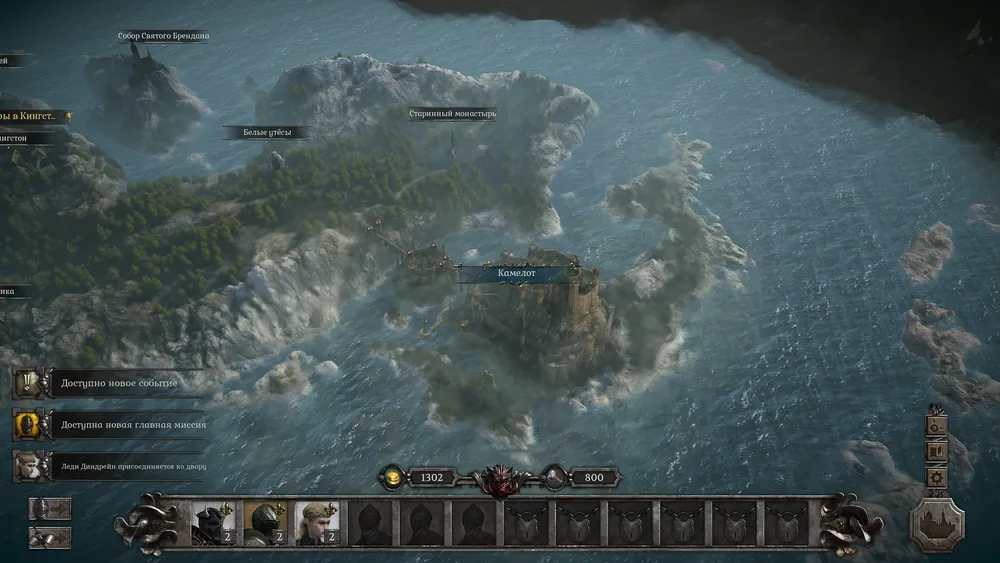Select the Камелот map label

point(517,272)
